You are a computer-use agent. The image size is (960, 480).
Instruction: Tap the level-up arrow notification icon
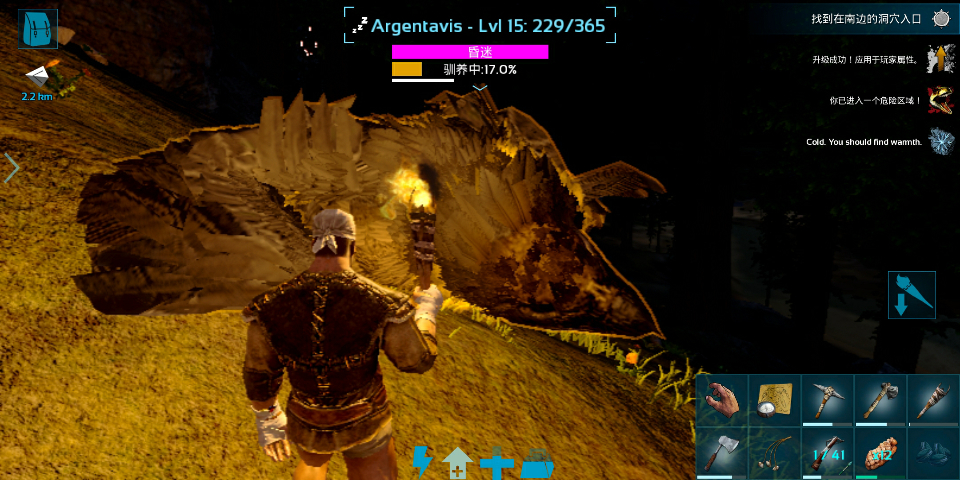pos(939,59)
